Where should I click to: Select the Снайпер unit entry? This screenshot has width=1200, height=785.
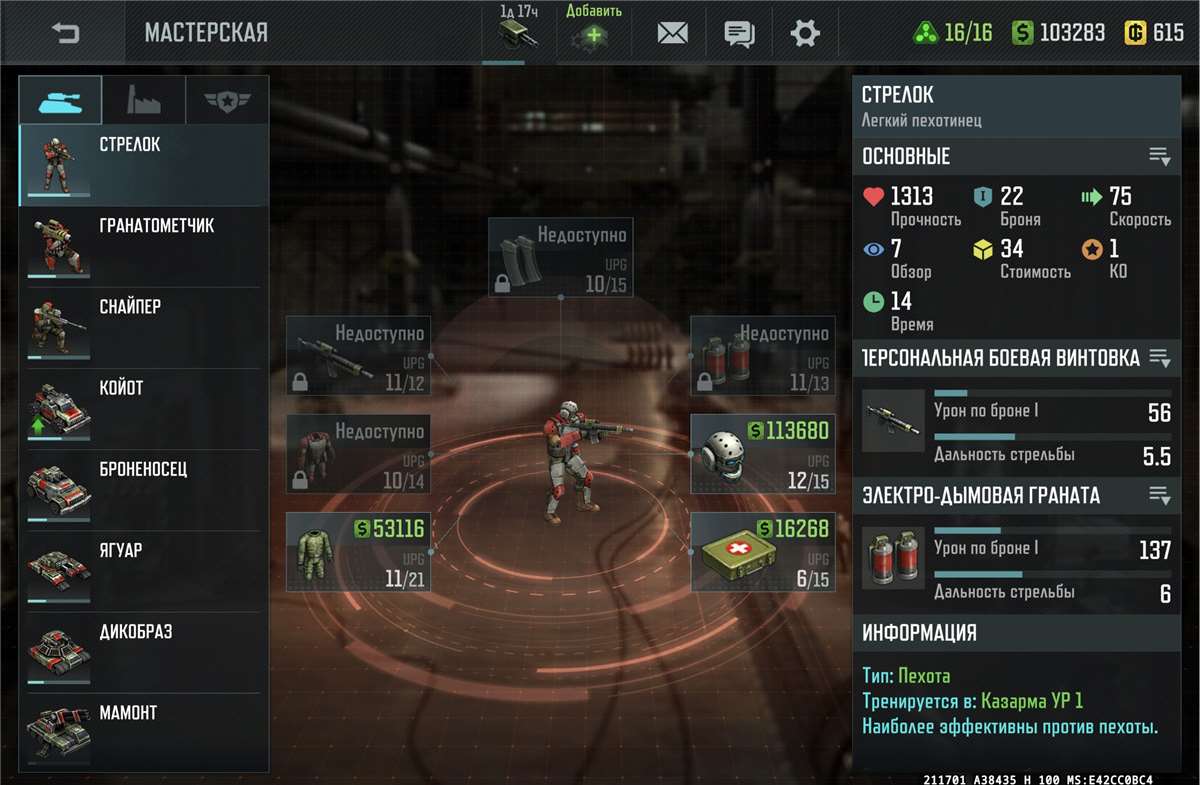pyautogui.click(x=143, y=327)
